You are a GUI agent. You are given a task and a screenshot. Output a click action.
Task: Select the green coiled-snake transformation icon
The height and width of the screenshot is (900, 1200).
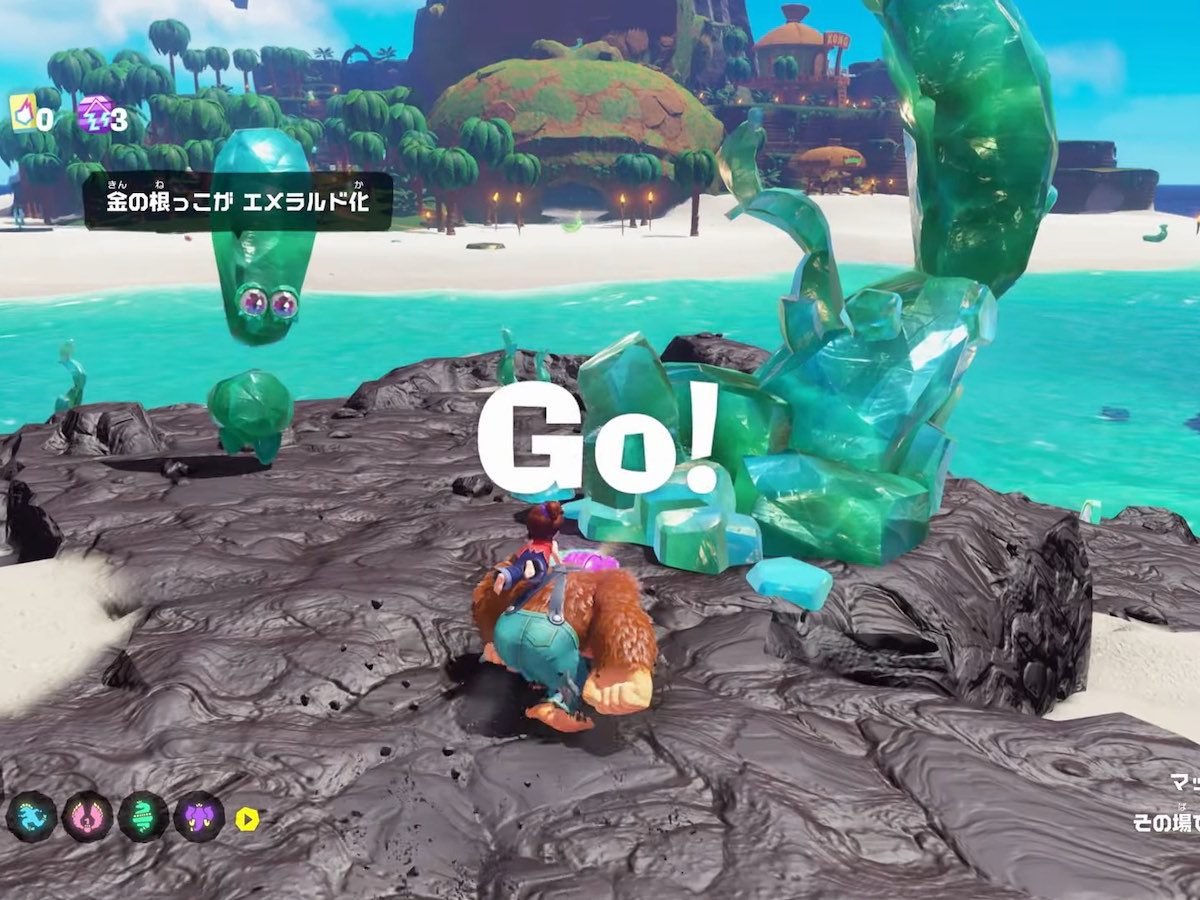(x=143, y=817)
